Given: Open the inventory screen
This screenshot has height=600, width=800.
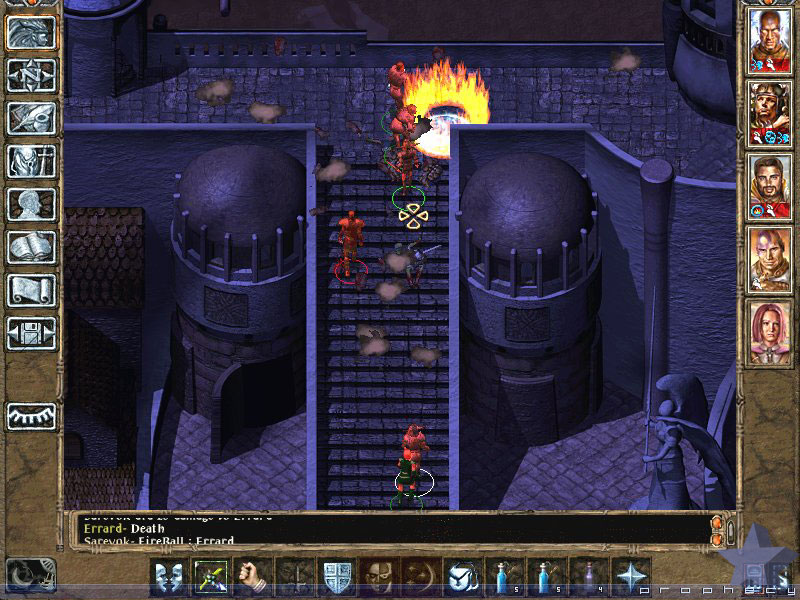Looking at the screenshot, I should [x=31, y=161].
